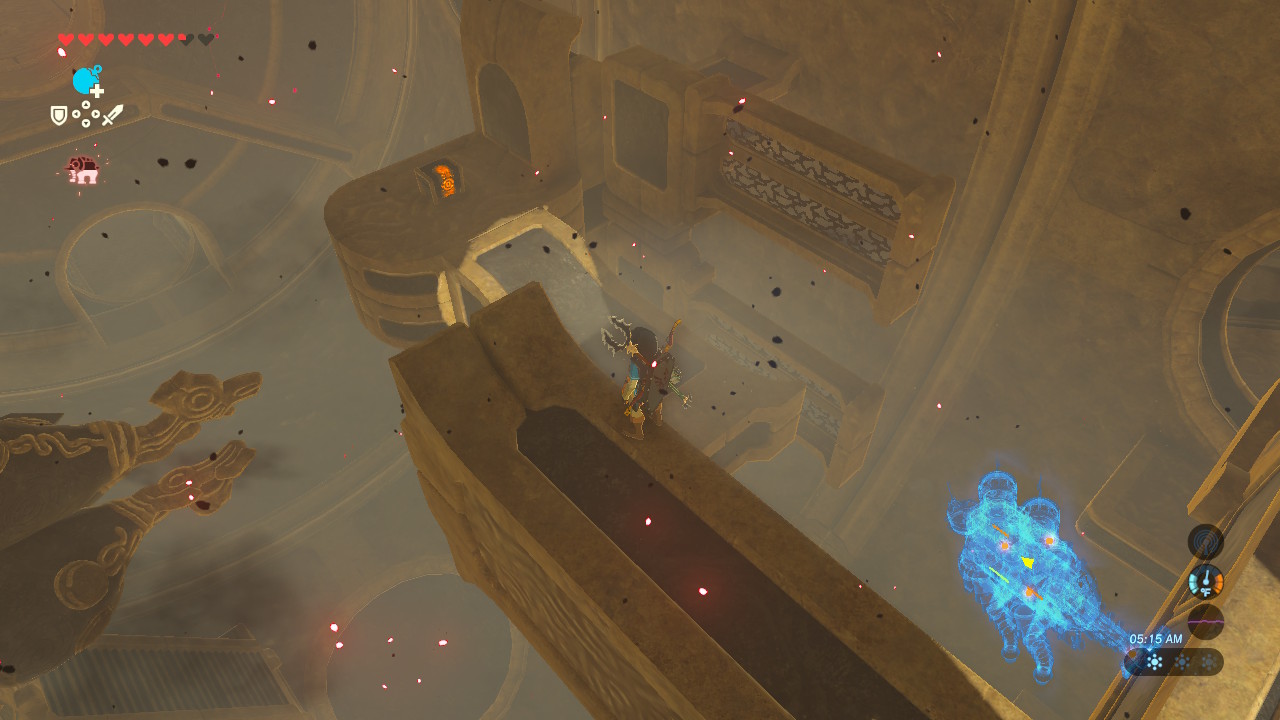Click the noise detection meter icon

(x=1205, y=541)
